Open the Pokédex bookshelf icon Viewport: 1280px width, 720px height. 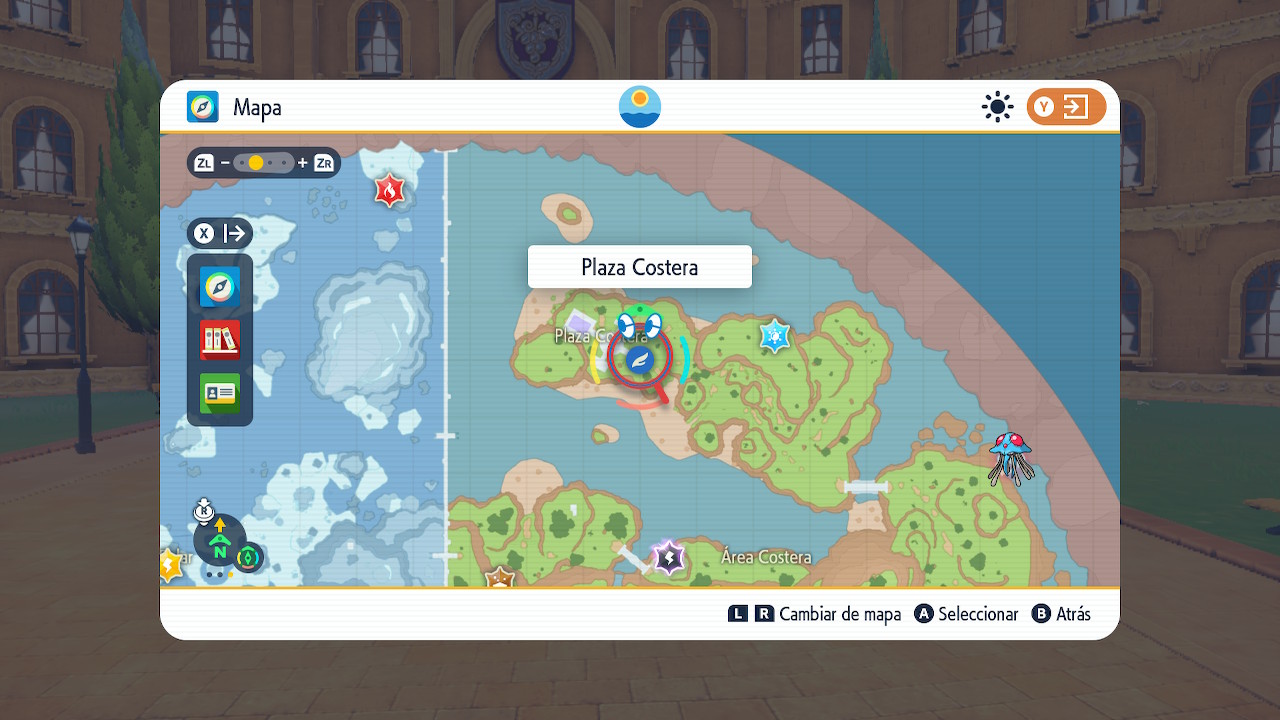tap(220, 340)
